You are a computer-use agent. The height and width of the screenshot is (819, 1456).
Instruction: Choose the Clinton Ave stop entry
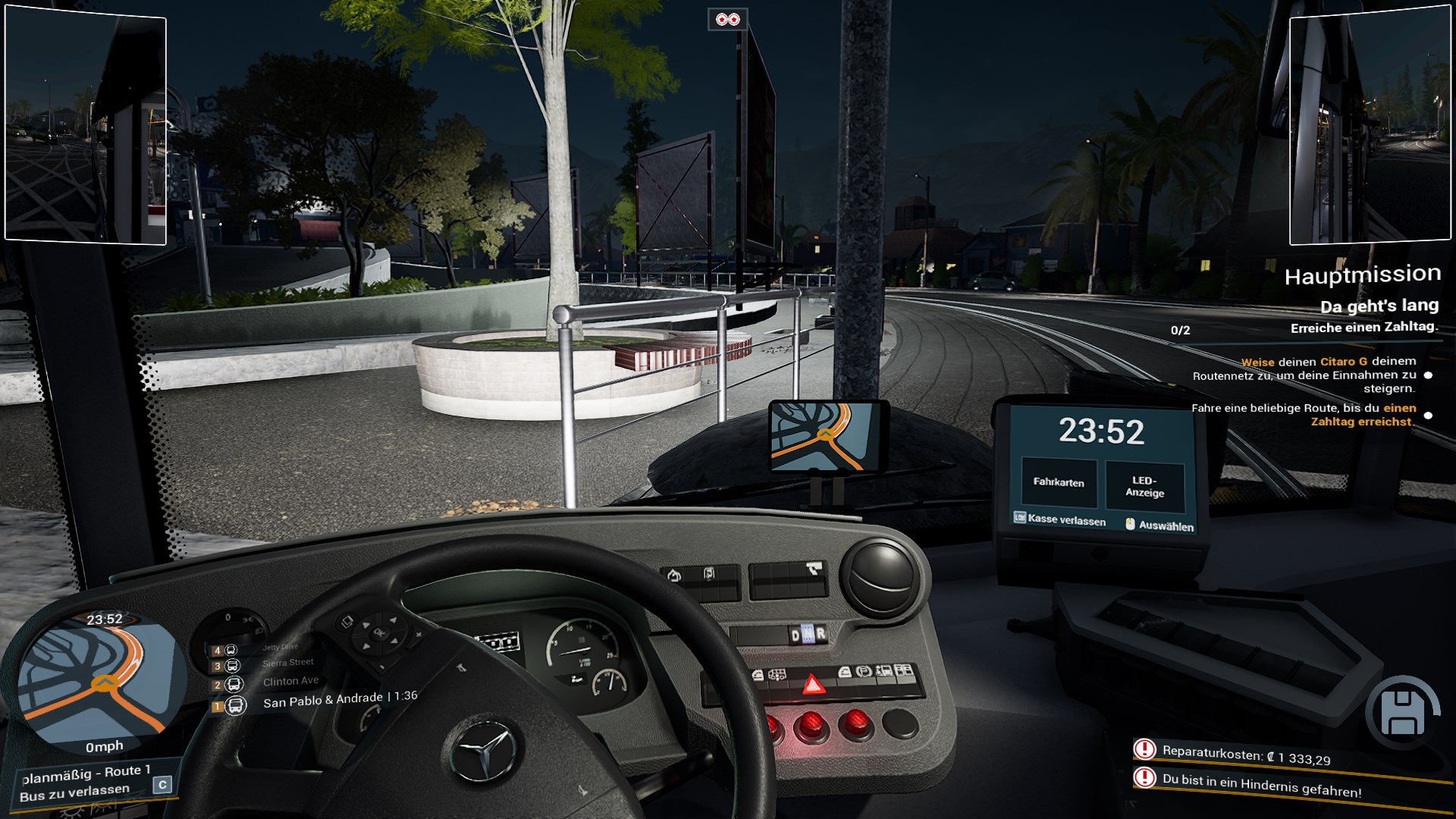click(290, 681)
